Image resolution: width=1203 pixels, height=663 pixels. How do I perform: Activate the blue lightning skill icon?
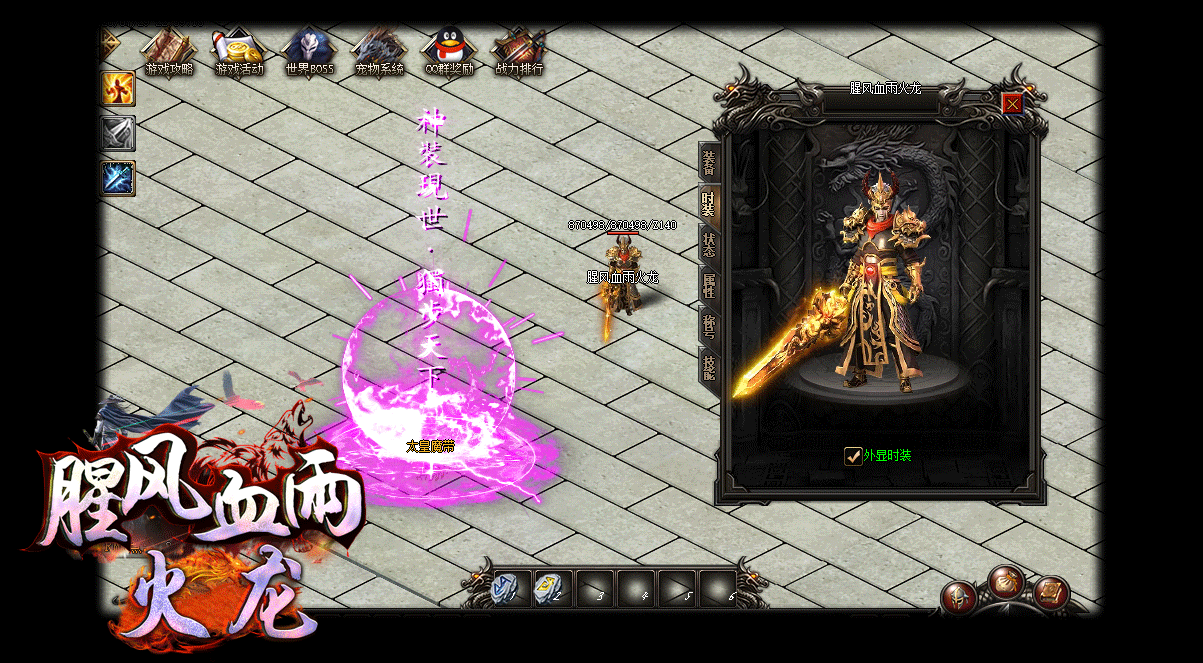pos(118,178)
